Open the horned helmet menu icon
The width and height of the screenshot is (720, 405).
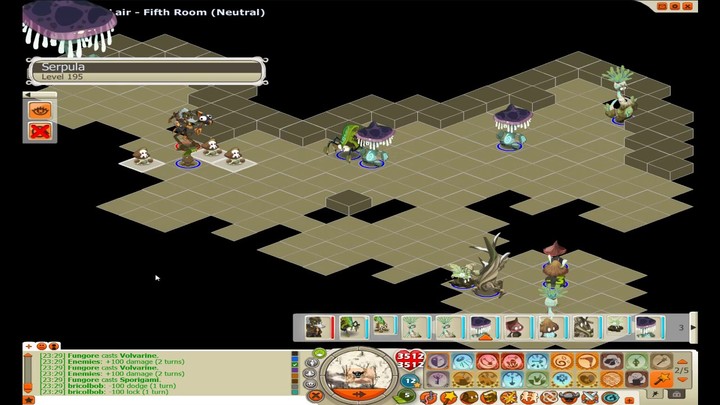click(567, 398)
